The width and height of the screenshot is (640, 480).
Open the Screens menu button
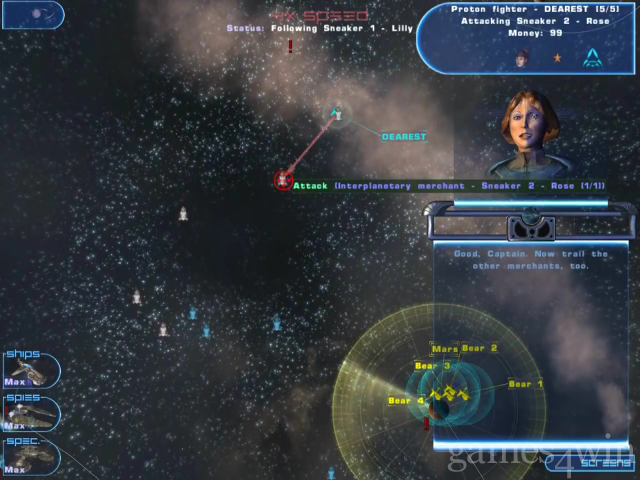591,463
